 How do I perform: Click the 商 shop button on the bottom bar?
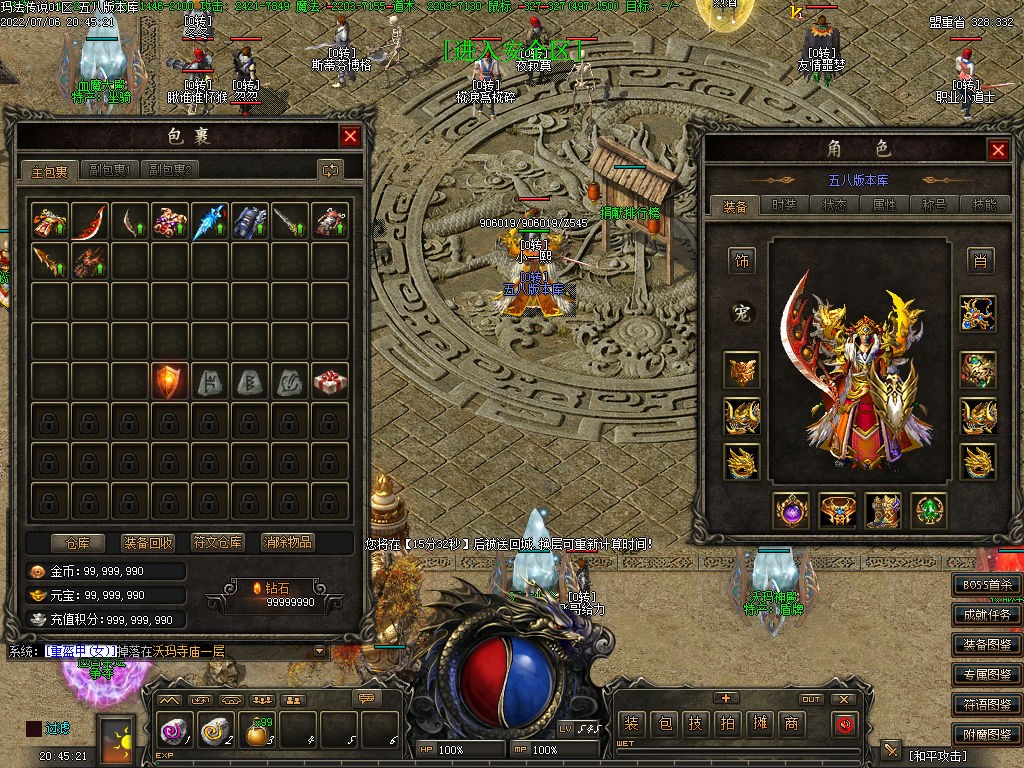(x=792, y=723)
